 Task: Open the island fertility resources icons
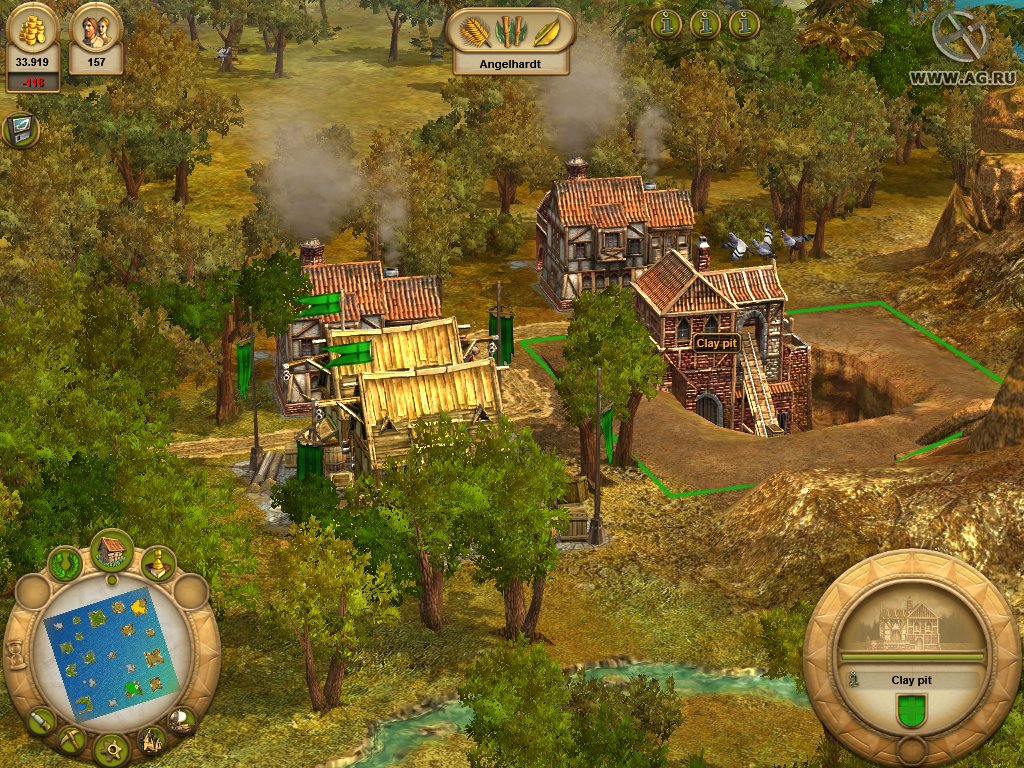(510, 30)
